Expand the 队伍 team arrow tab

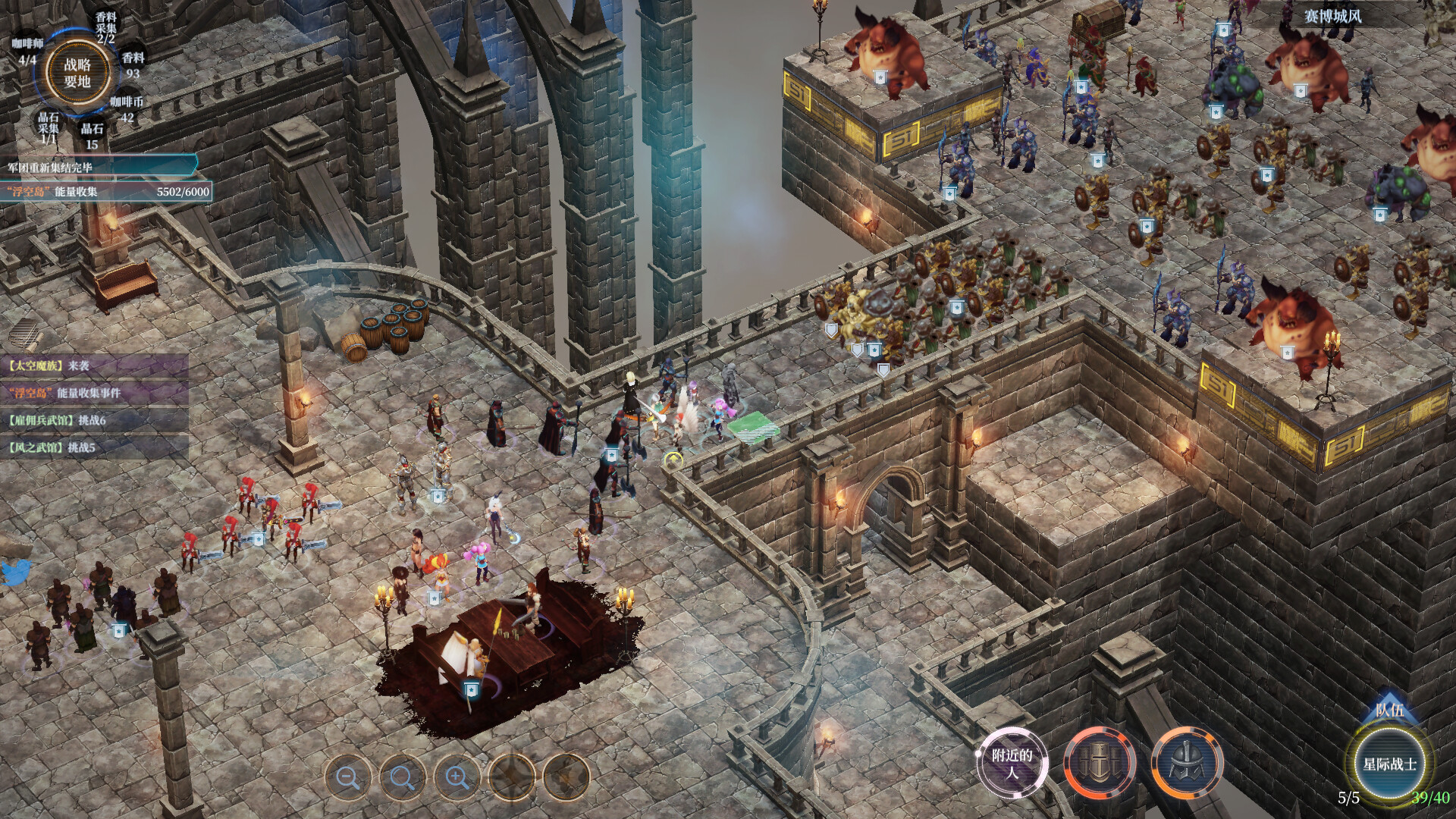point(1389,709)
